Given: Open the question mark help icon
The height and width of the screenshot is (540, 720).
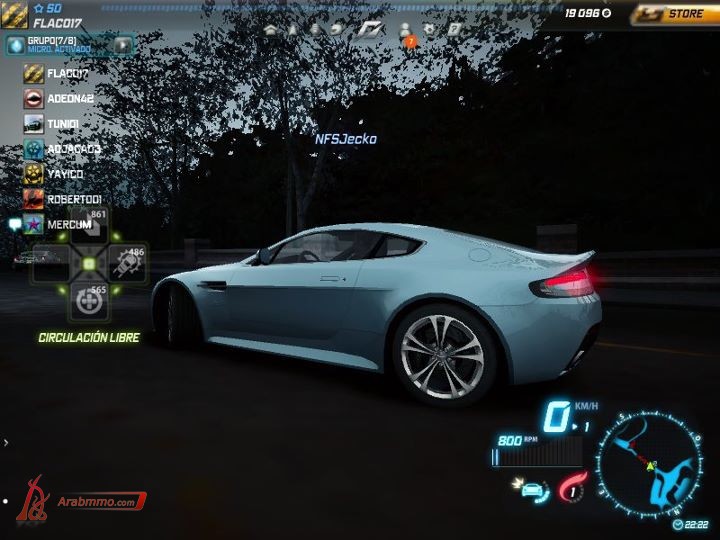Looking at the screenshot, I should [x=453, y=29].
